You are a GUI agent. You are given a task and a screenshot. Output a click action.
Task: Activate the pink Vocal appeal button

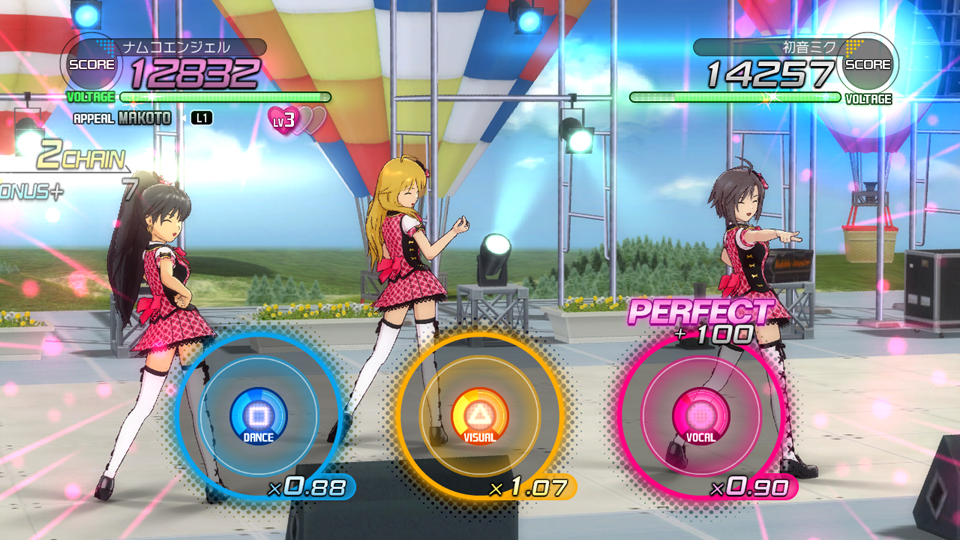tap(700, 413)
